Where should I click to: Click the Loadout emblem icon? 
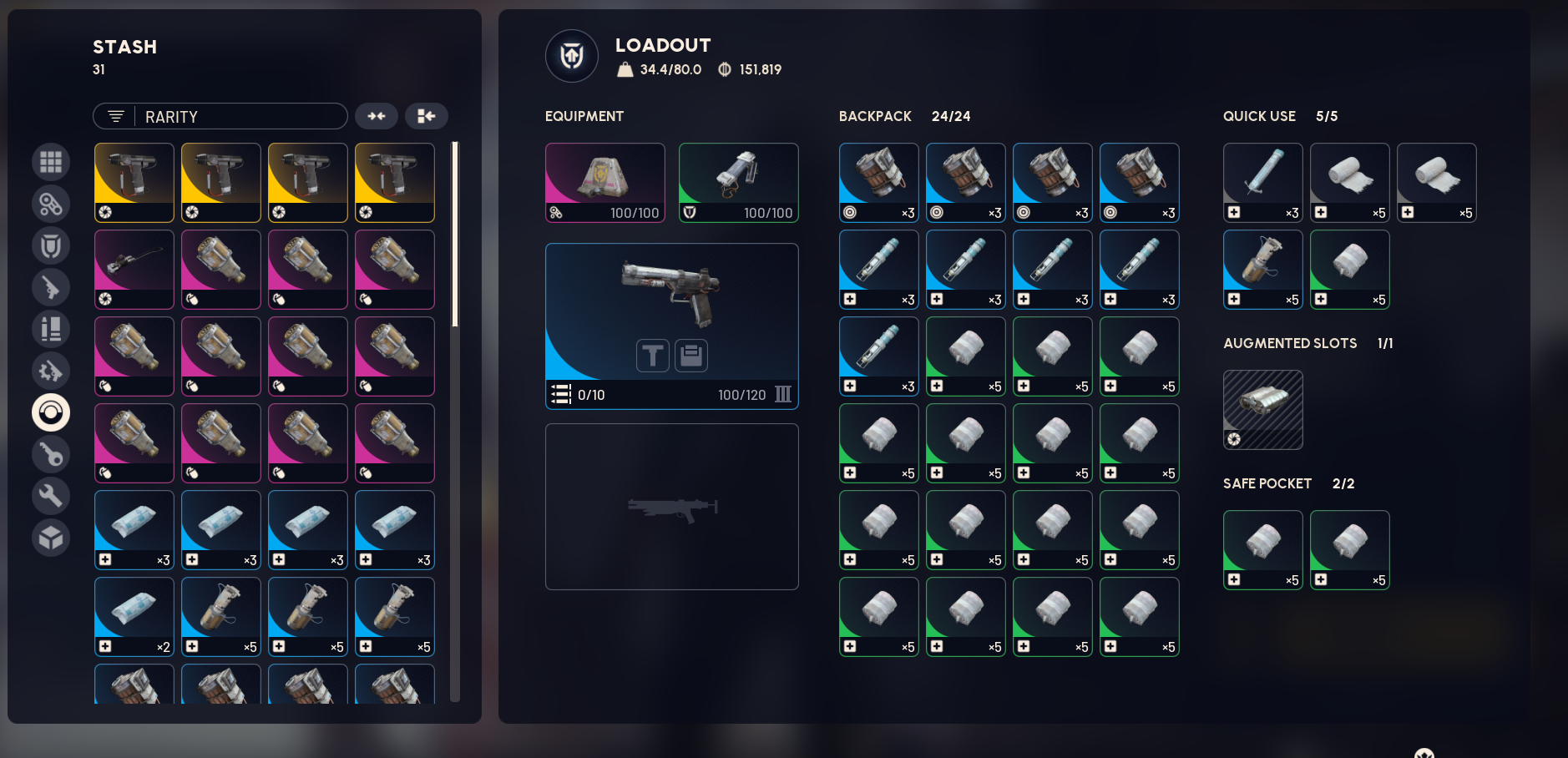pos(572,56)
